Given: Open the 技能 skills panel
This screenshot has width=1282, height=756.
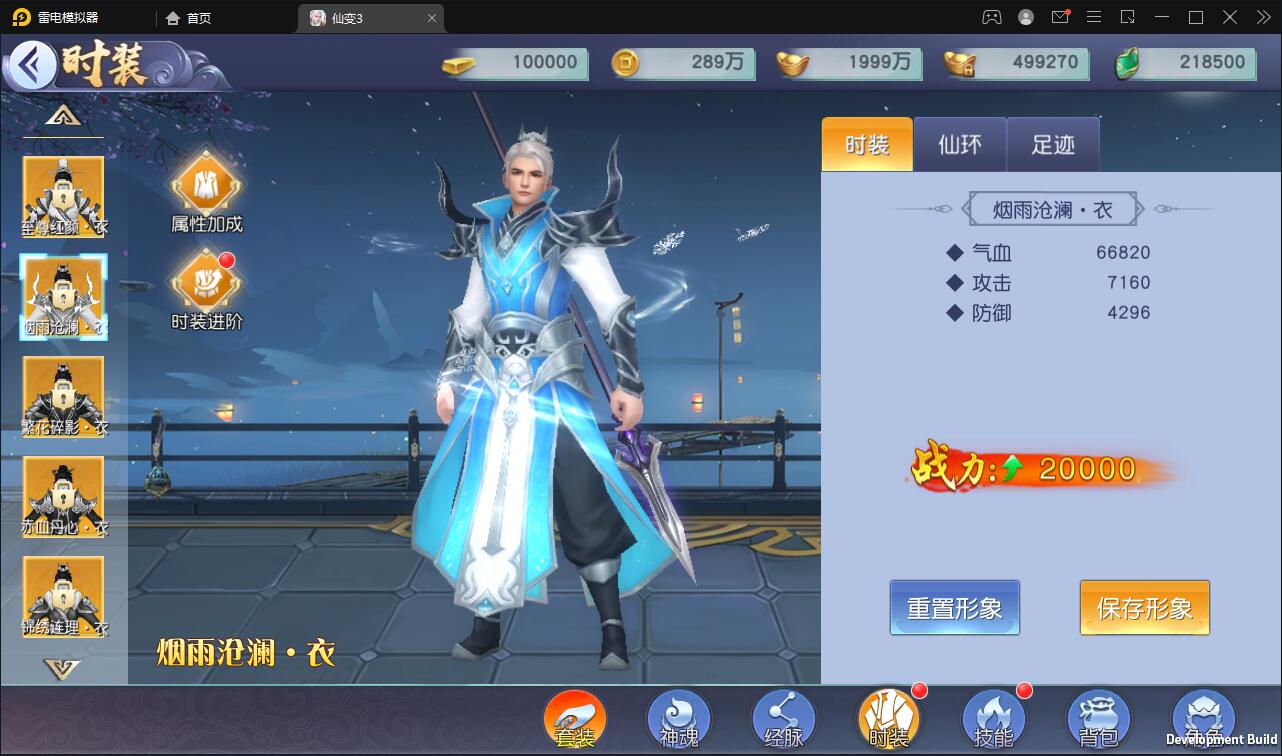Looking at the screenshot, I should [x=993, y=718].
